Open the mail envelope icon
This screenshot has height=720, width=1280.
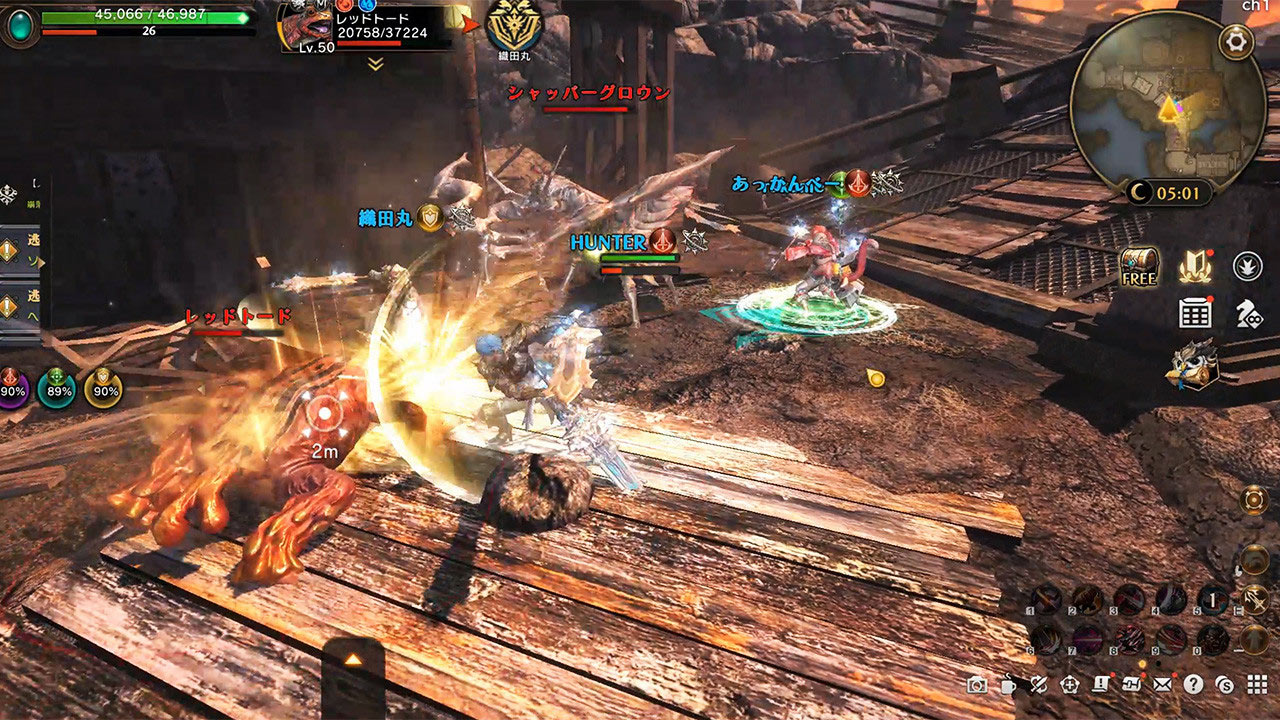click(x=1162, y=685)
